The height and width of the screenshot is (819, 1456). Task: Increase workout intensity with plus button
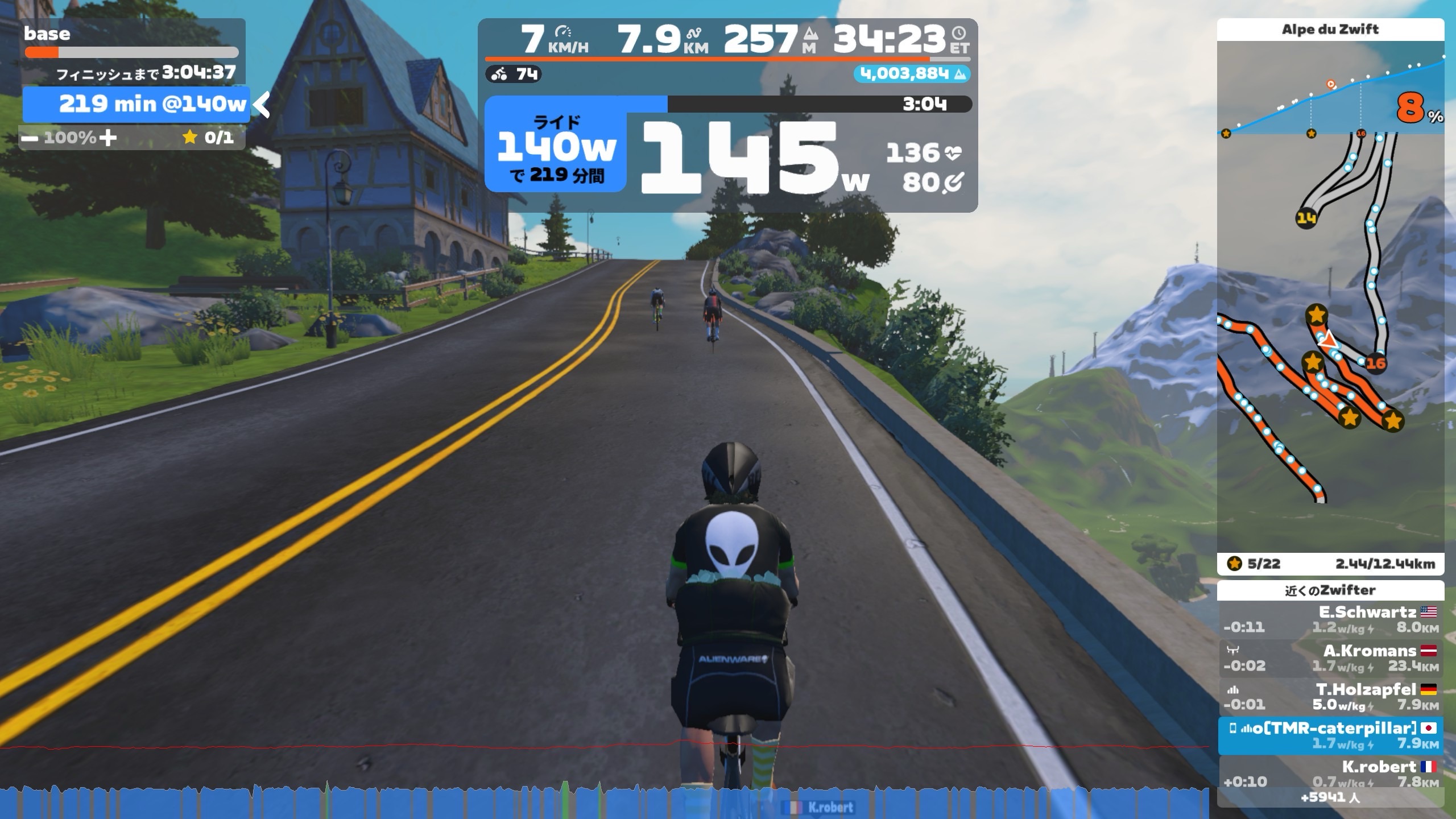point(107,138)
